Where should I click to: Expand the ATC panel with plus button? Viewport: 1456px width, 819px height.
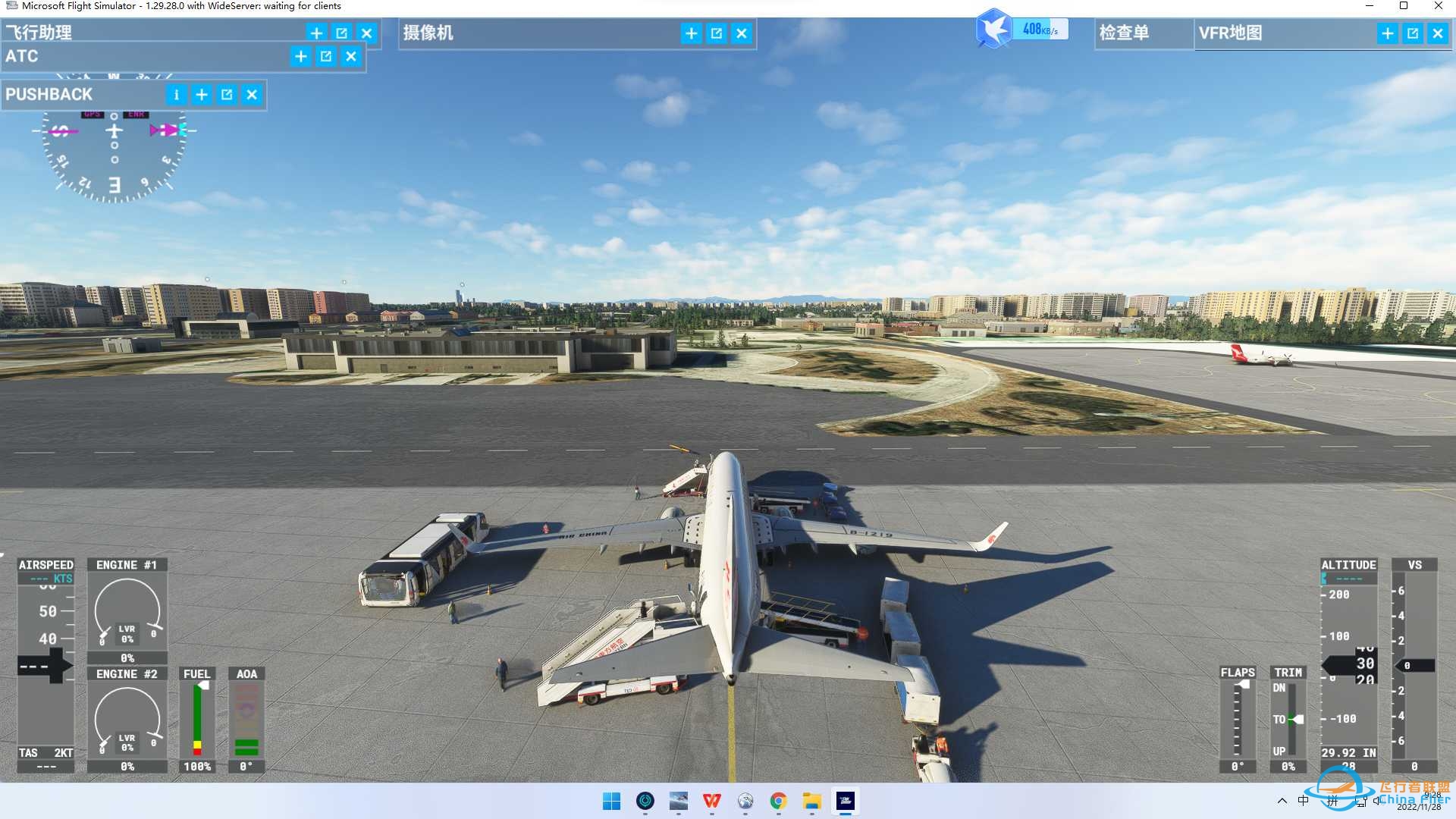click(300, 56)
